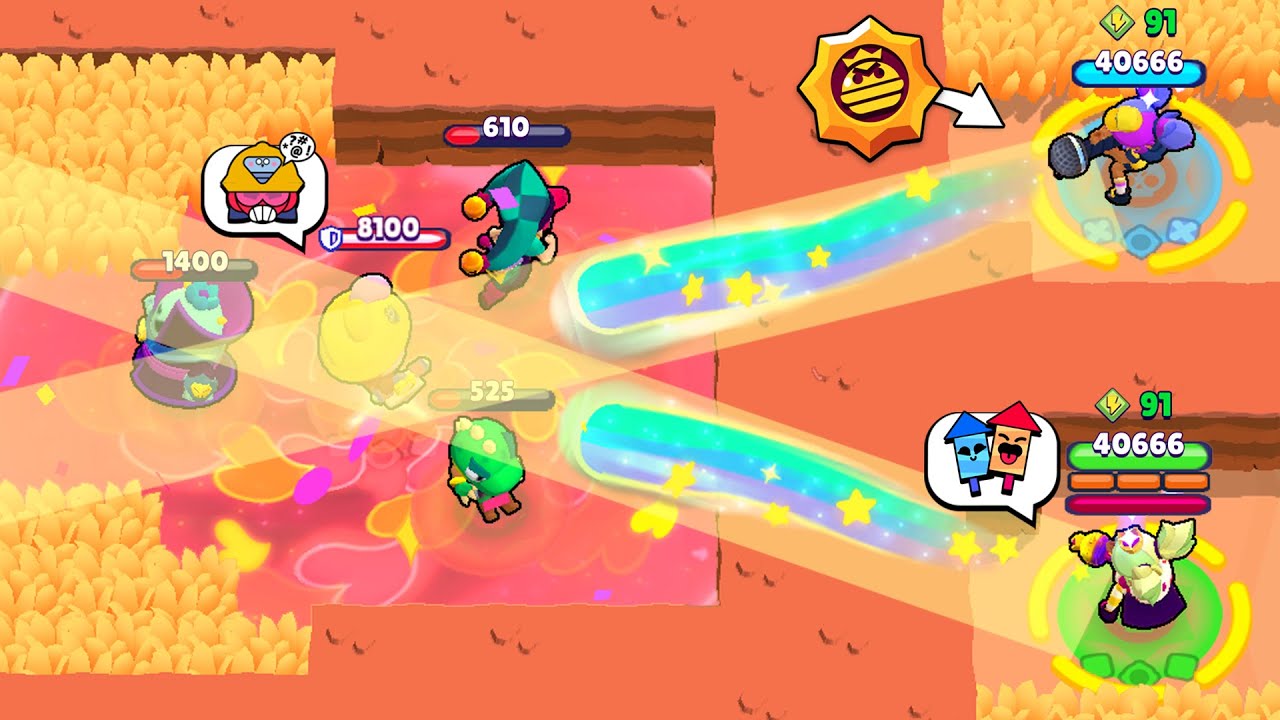Click the 40666 blue health bar at top right
The image size is (1280, 720).
[x=1140, y=71]
